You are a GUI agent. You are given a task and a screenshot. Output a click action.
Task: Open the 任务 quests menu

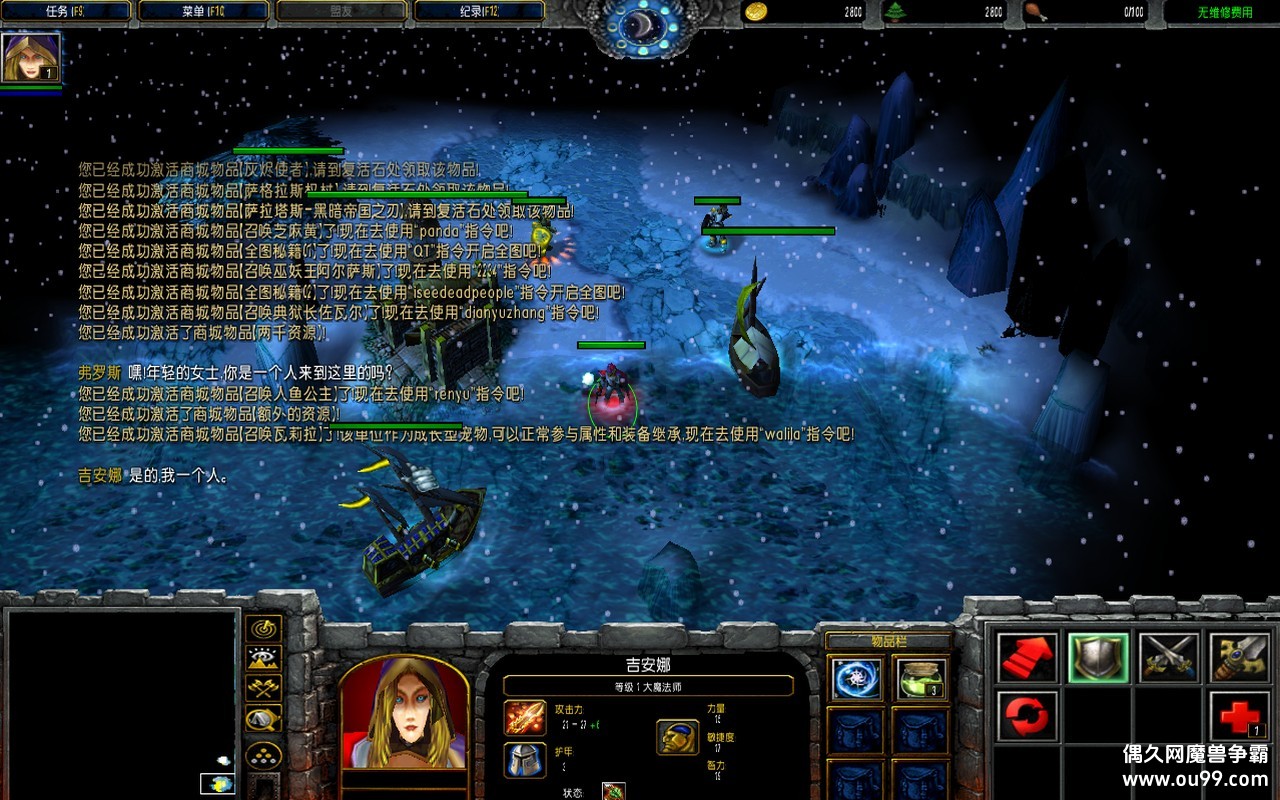coord(67,12)
